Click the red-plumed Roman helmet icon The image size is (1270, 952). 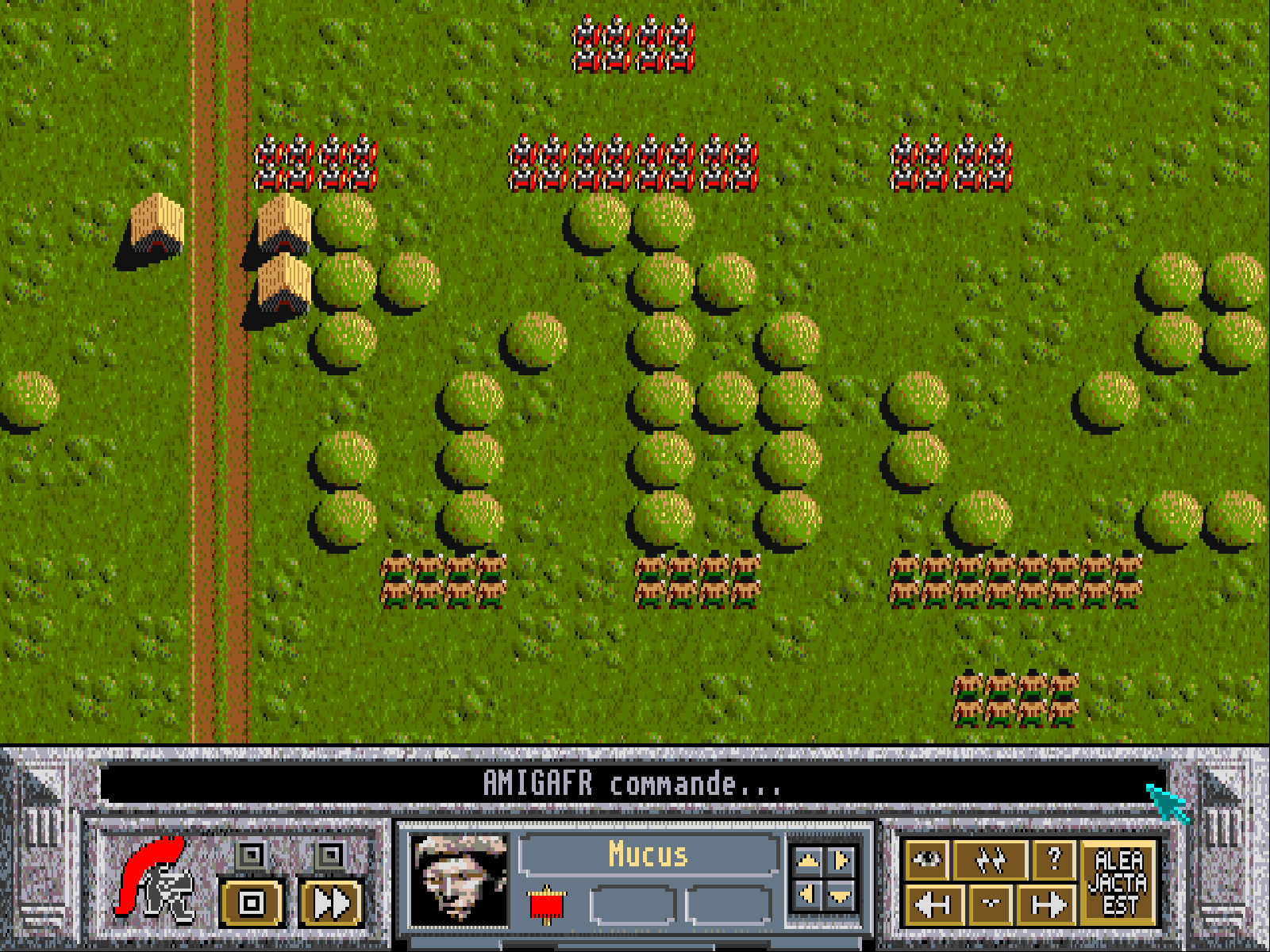click(x=156, y=879)
